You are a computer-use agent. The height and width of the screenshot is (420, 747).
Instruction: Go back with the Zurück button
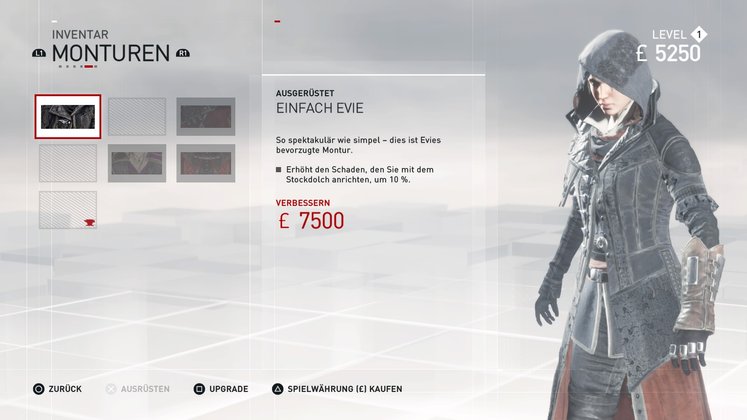pos(58,388)
